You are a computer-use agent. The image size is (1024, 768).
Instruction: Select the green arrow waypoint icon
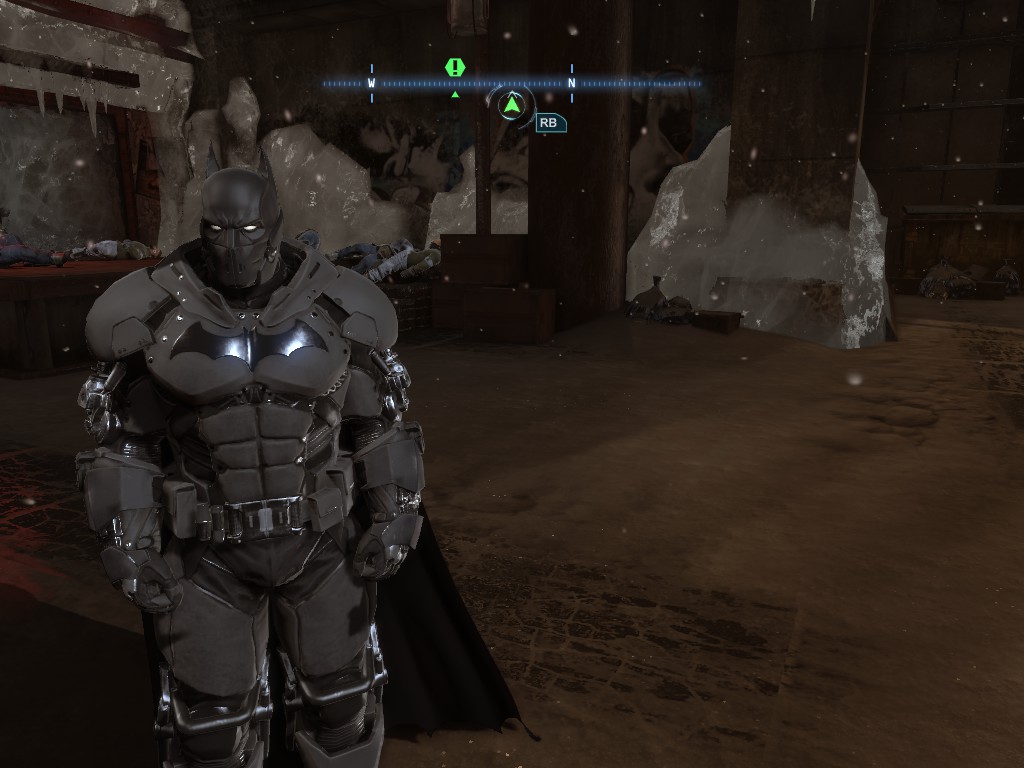coord(512,104)
